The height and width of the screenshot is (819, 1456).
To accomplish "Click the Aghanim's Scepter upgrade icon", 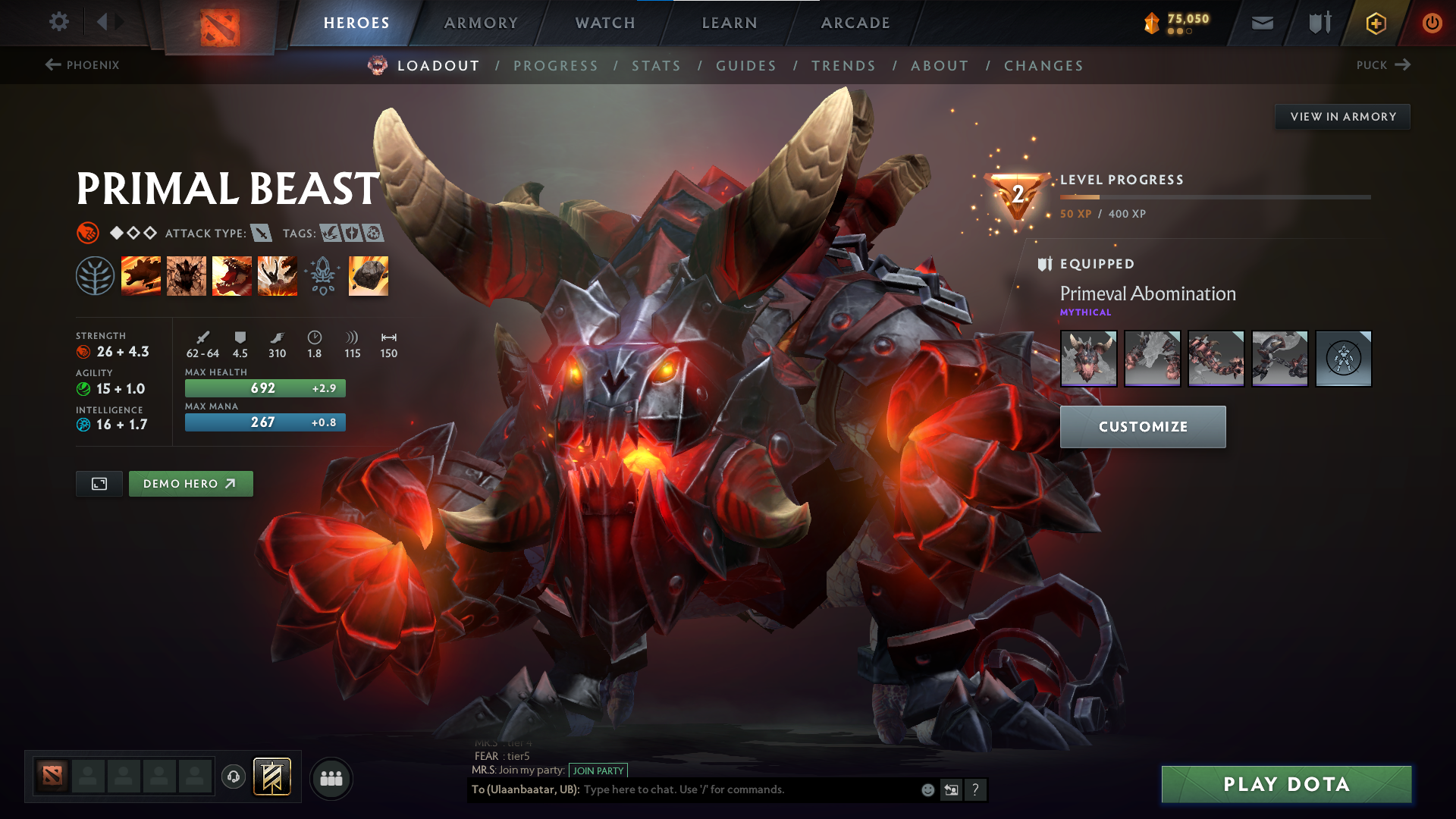I will 323,276.
